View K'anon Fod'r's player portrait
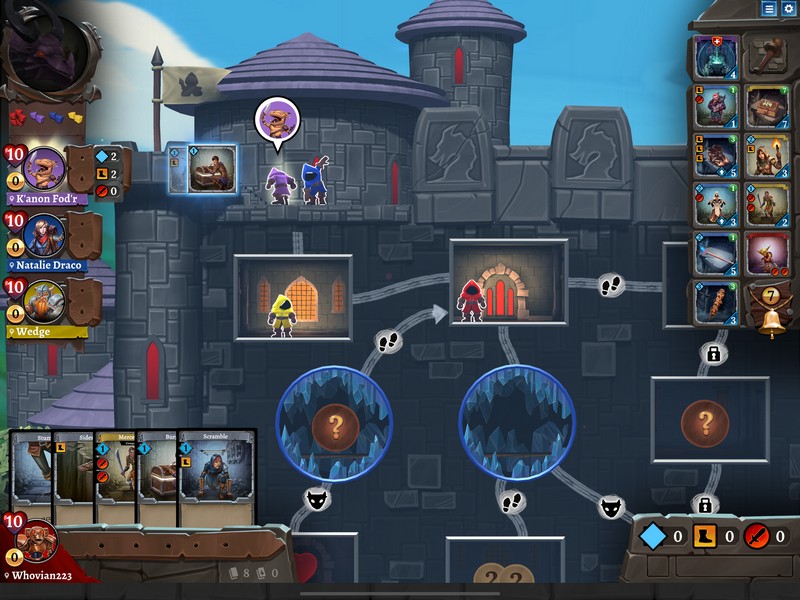 [45, 168]
